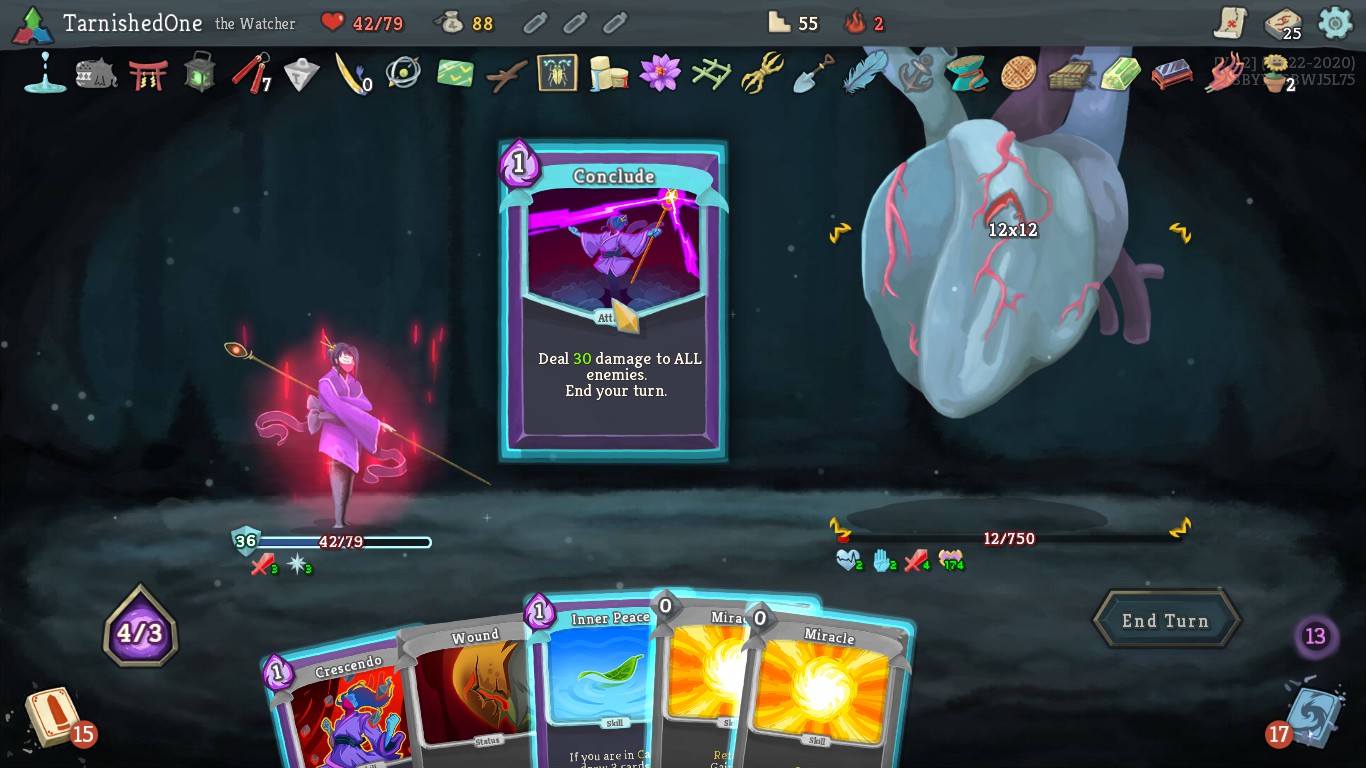Click an empty potion slot
Viewport: 1366px width, 768px height.
[536, 22]
